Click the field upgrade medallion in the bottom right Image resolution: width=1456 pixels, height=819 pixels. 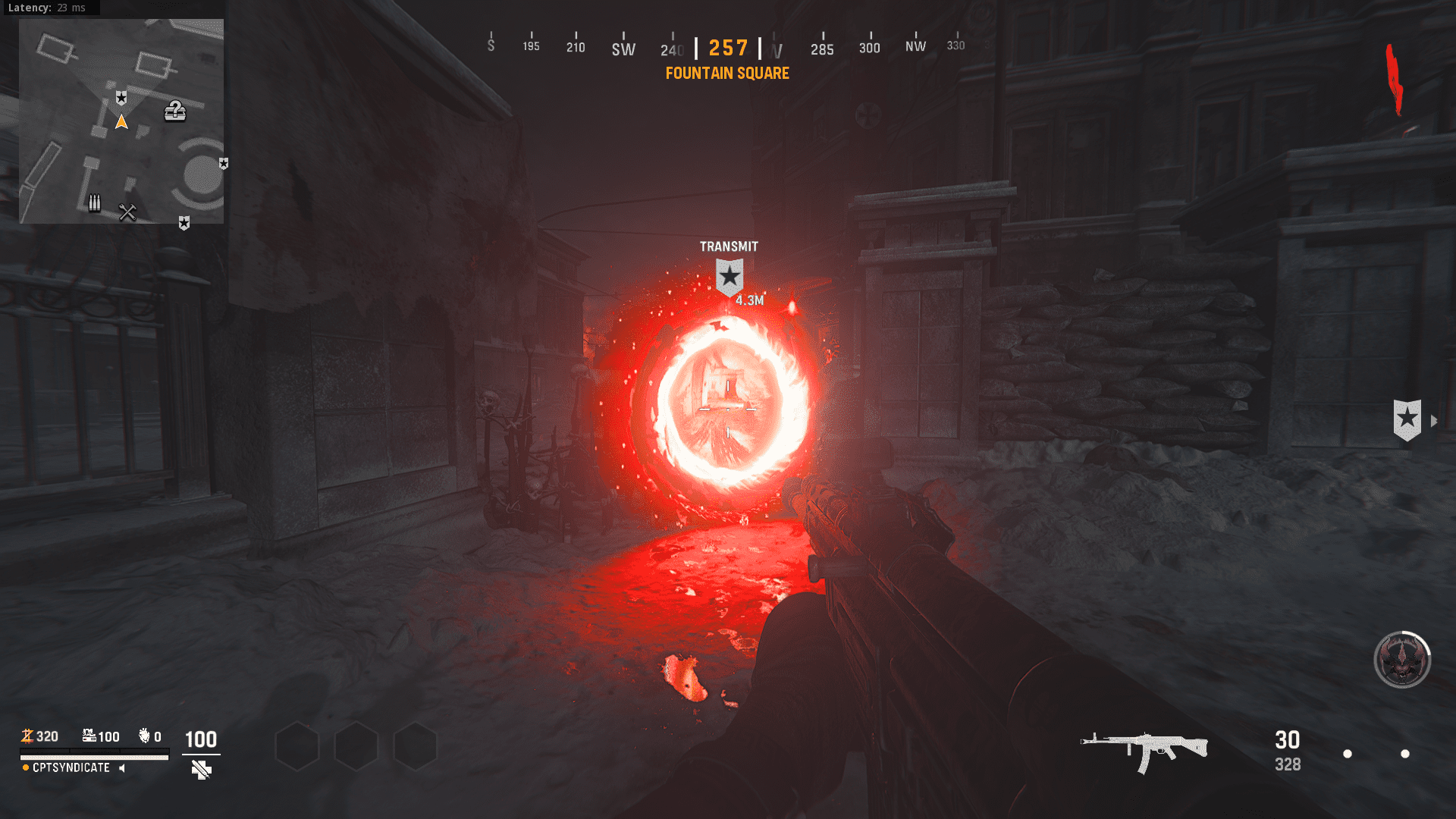pyautogui.click(x=1401, y=660)
